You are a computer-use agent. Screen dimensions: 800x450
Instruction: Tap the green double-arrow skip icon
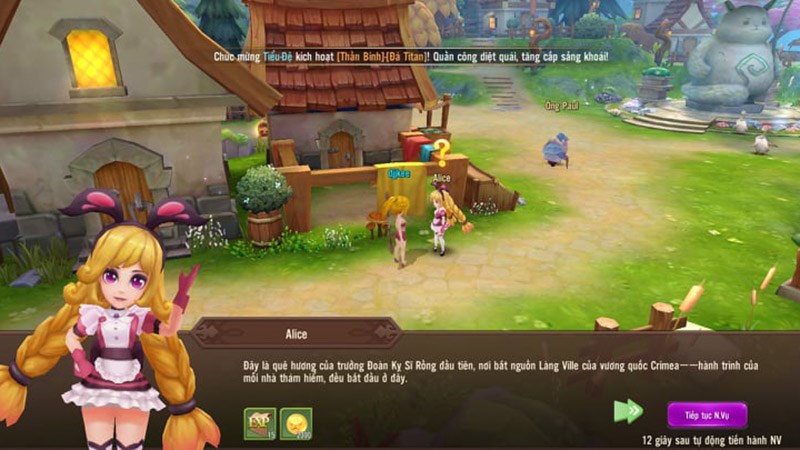click(x=628, y=411)
